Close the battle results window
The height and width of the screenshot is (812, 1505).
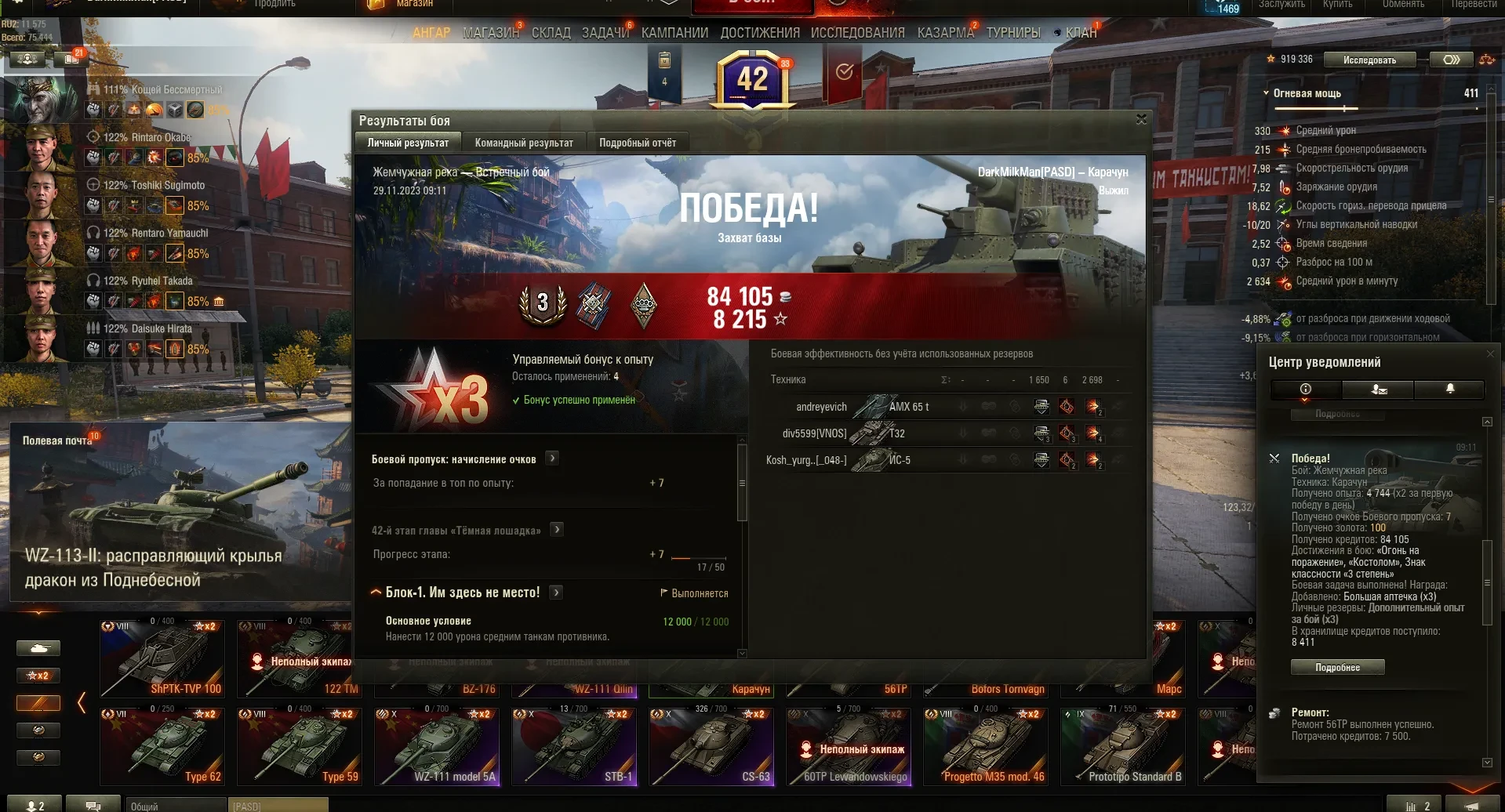1141,119
